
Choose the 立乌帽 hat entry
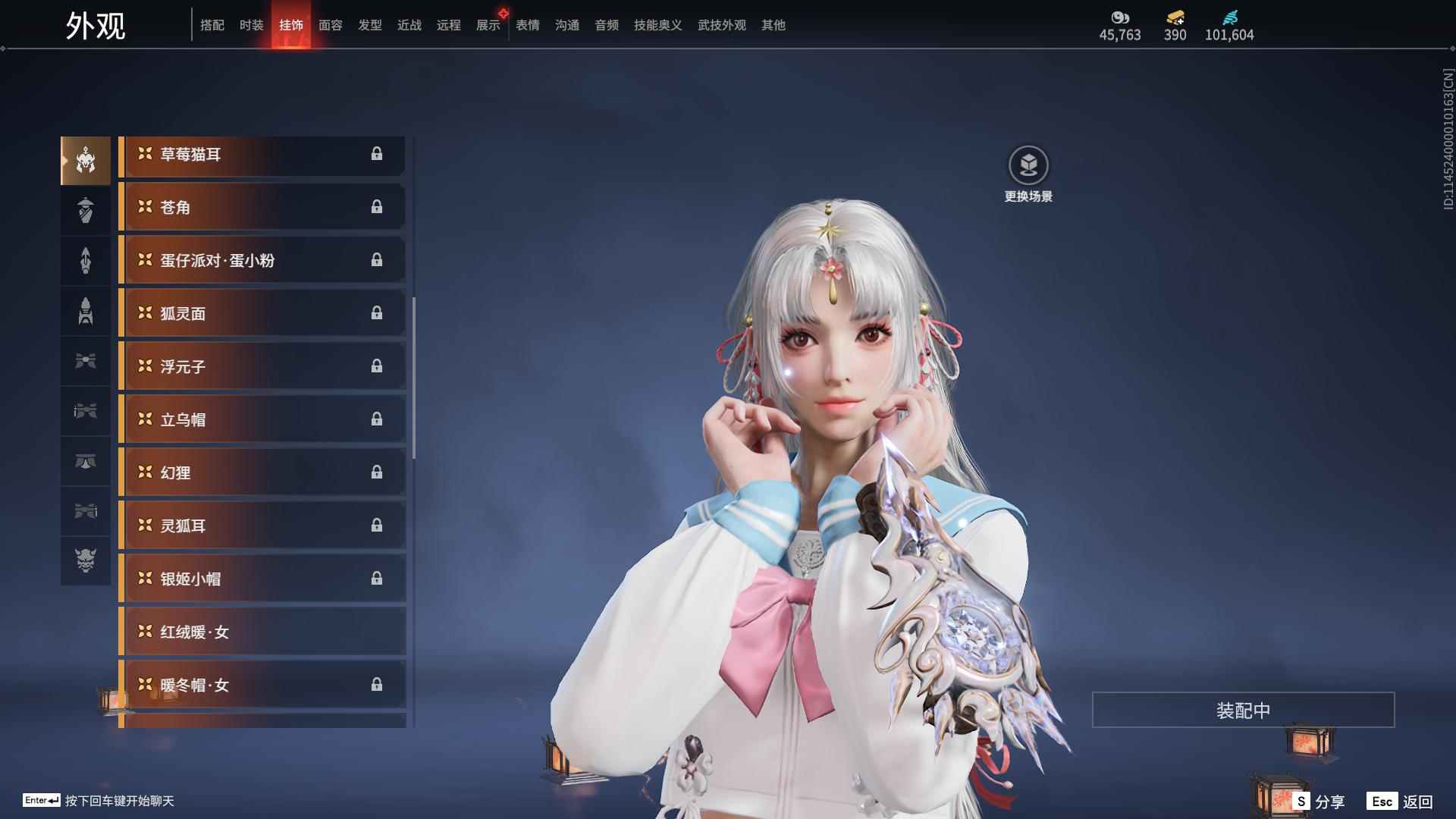tap(262, 419)
